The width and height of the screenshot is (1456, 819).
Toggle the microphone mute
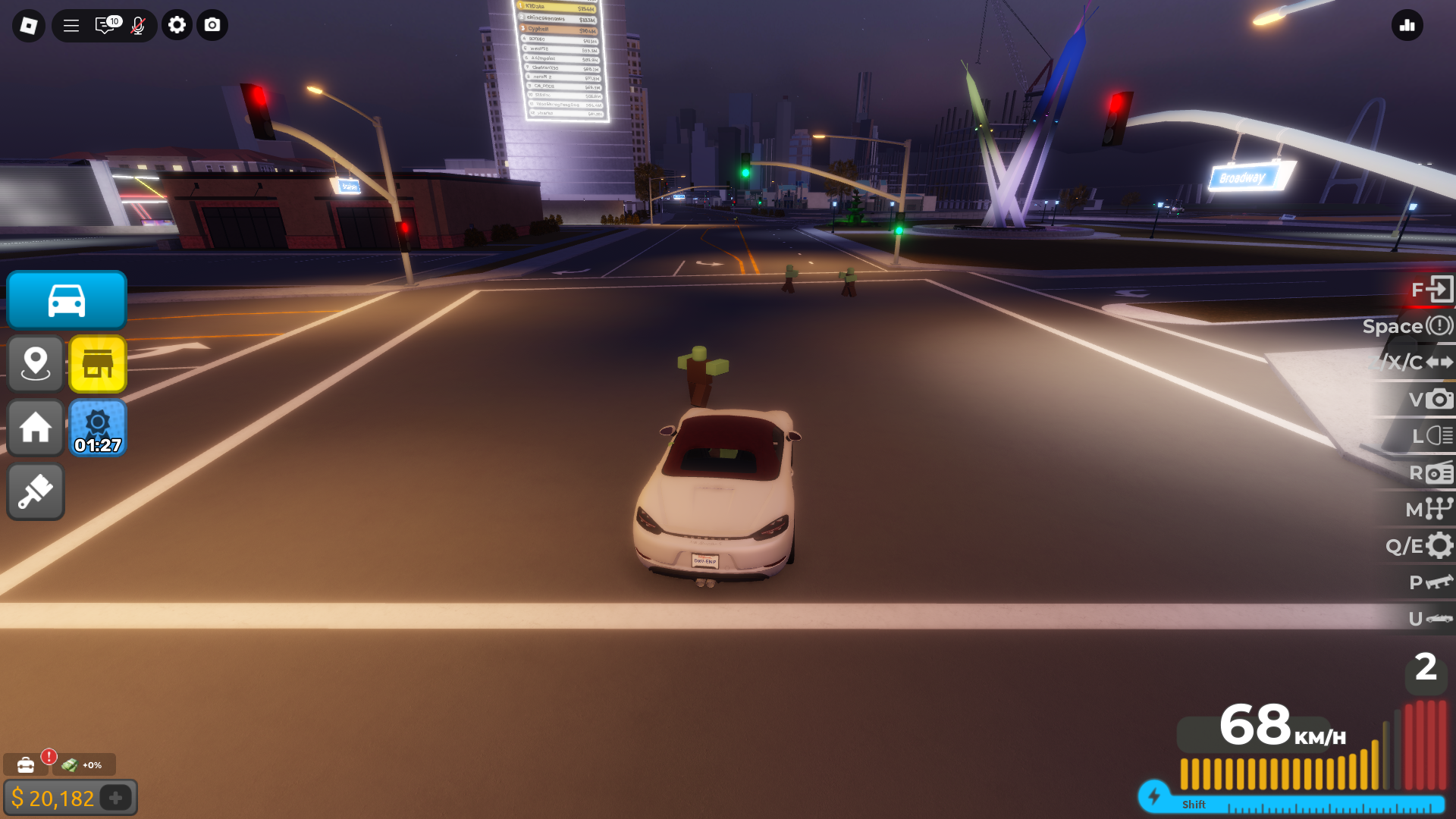coord(138,25)
